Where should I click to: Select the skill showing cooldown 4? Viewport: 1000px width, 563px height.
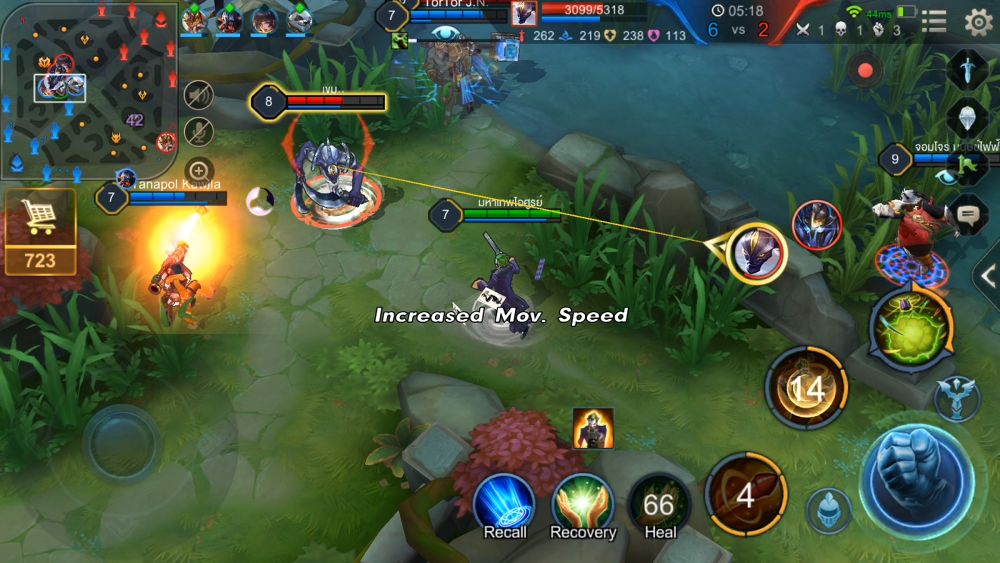tap(745, 494)
